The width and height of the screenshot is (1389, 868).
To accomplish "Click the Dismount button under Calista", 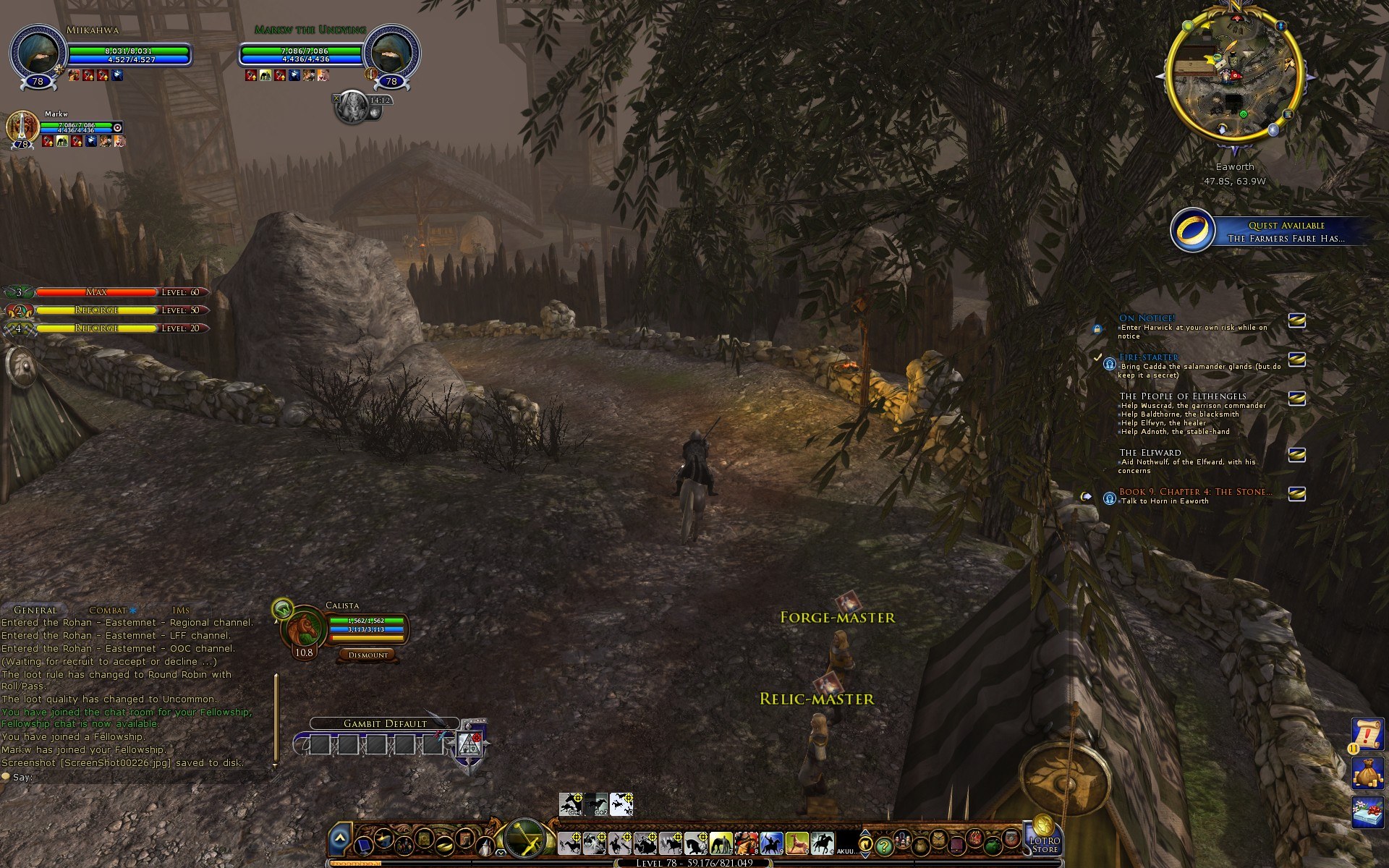I will pyautogui.click(x=368, y=655).
